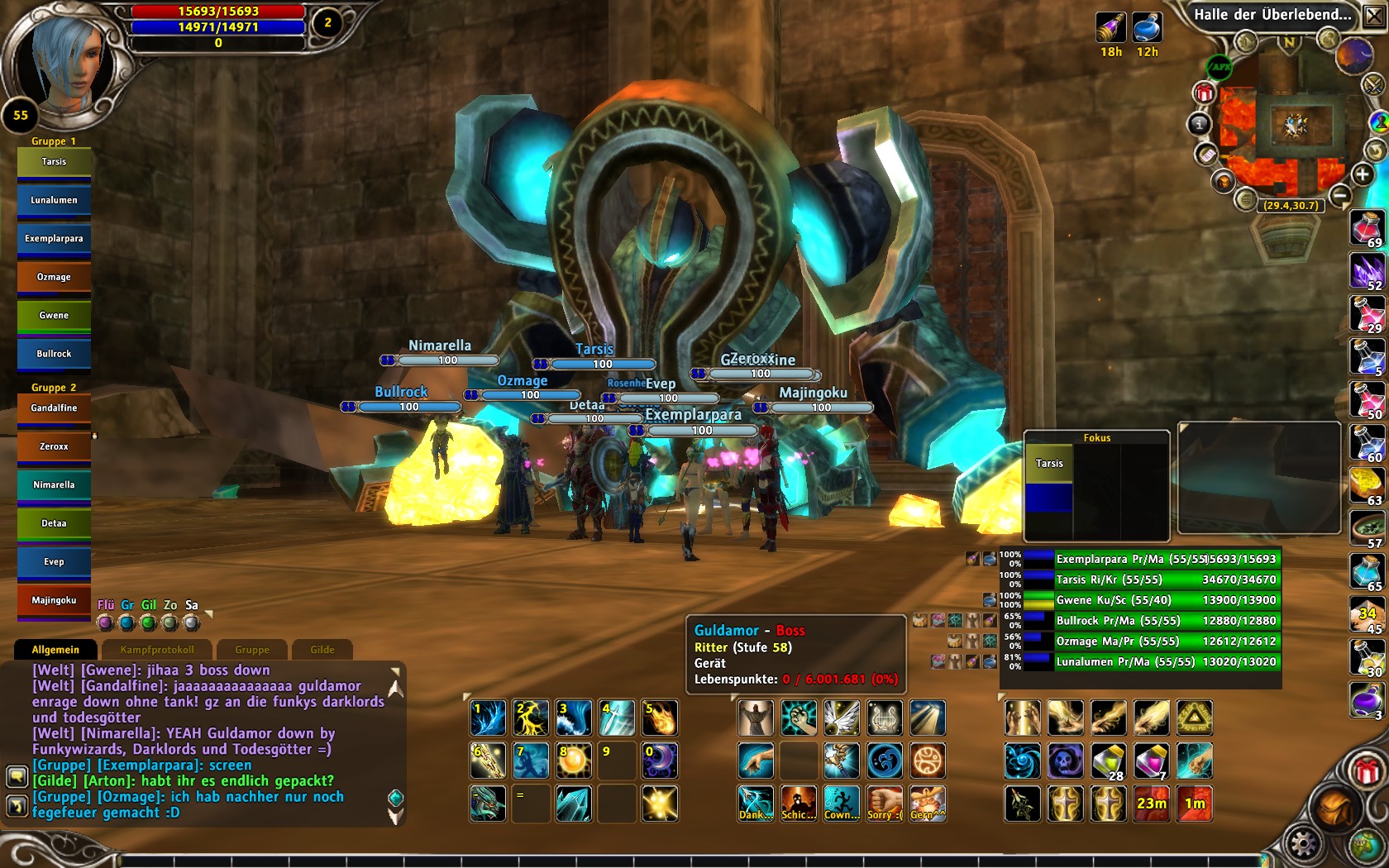Click the /AFK button on the minimap
The image size is (1389, 868).
[1220, 67]
